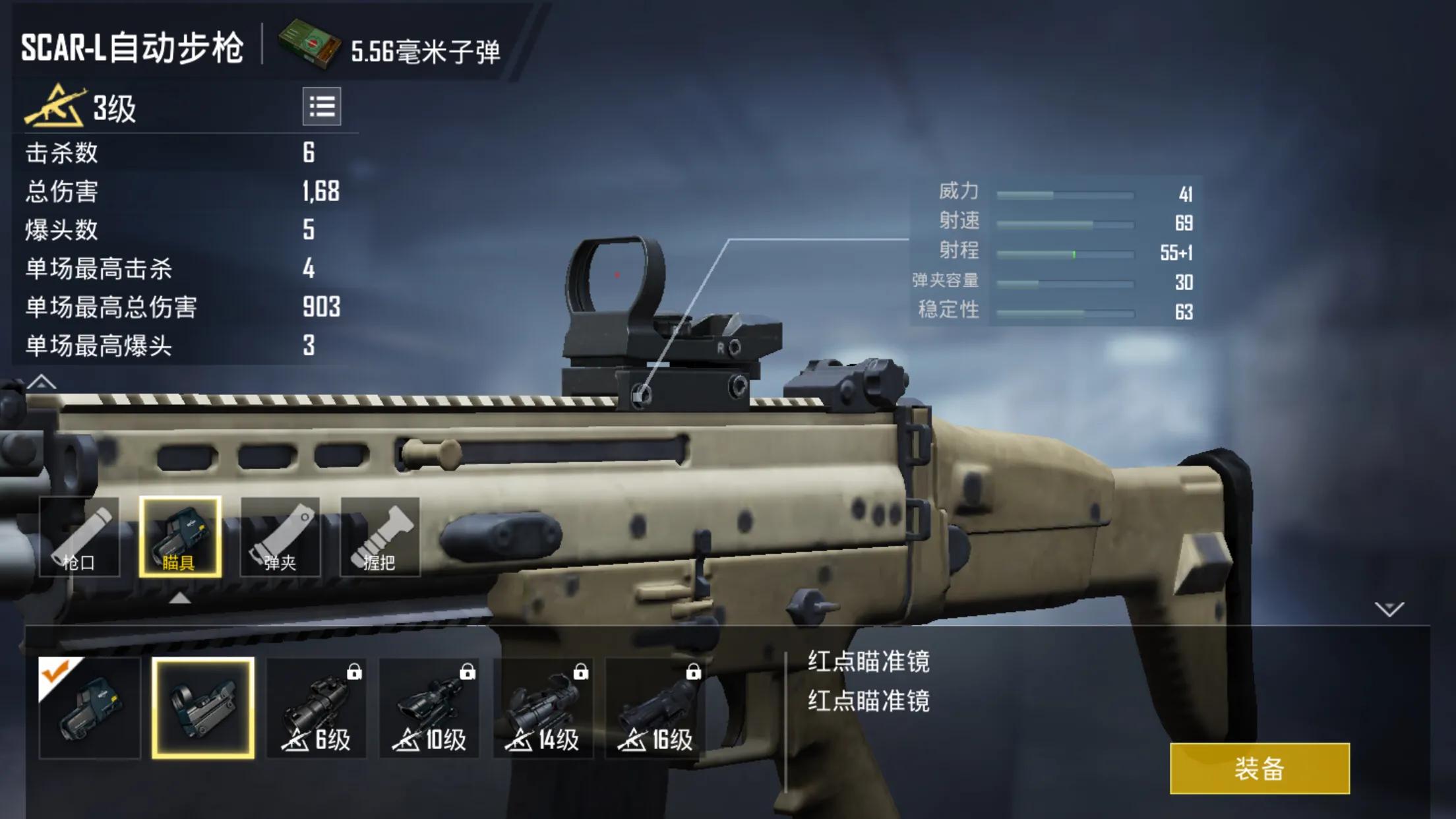Choose the equipped holographic sight thumbnail

click(x=90, y=708)
